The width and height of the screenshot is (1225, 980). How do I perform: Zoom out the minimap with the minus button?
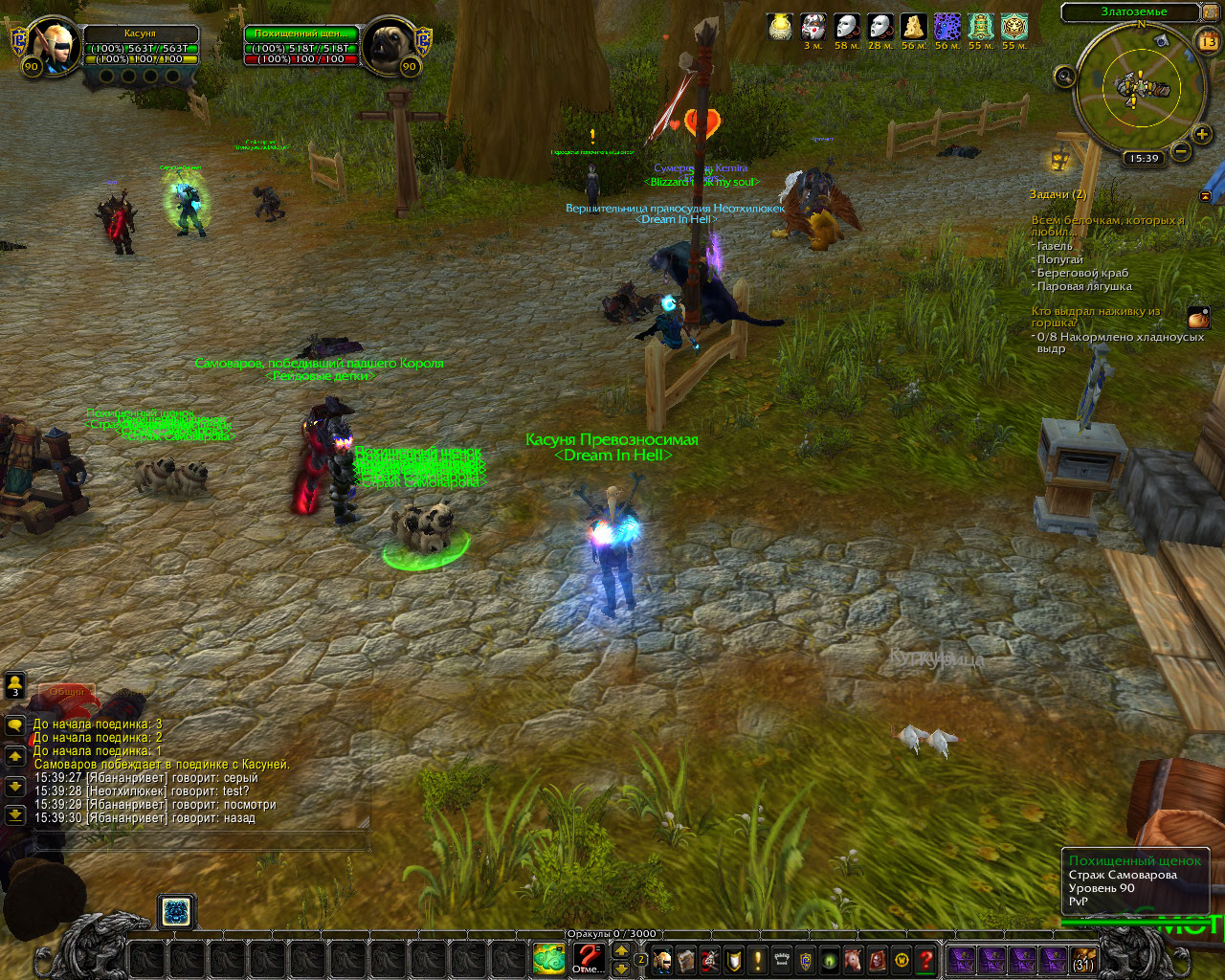coord(1182,151)
